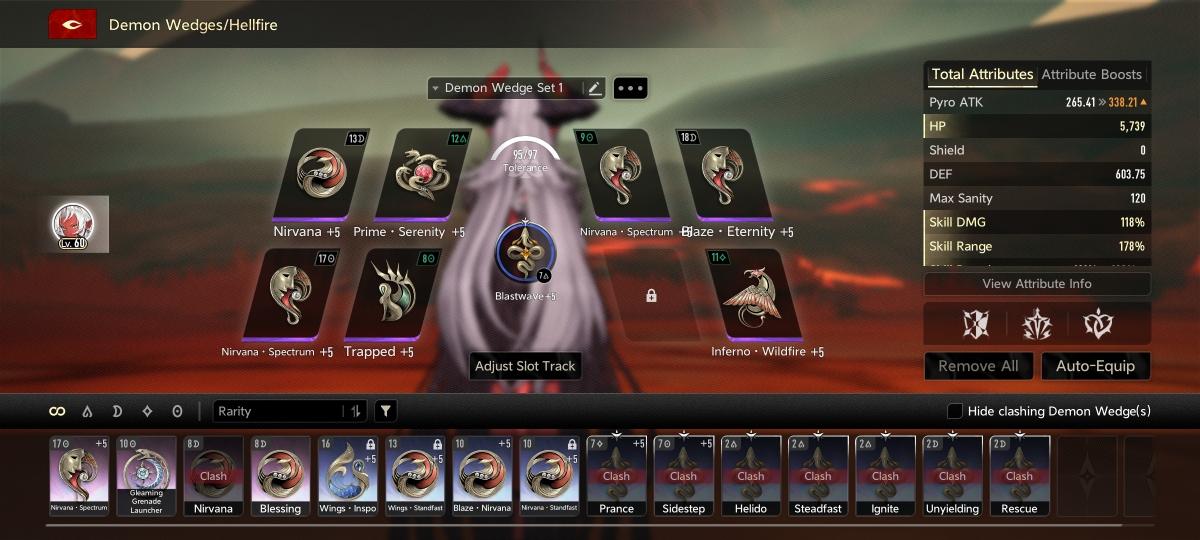The image size is (1200, 540).
Task: Select the Blessing wedge in inventory
Action: coord(280,475)
